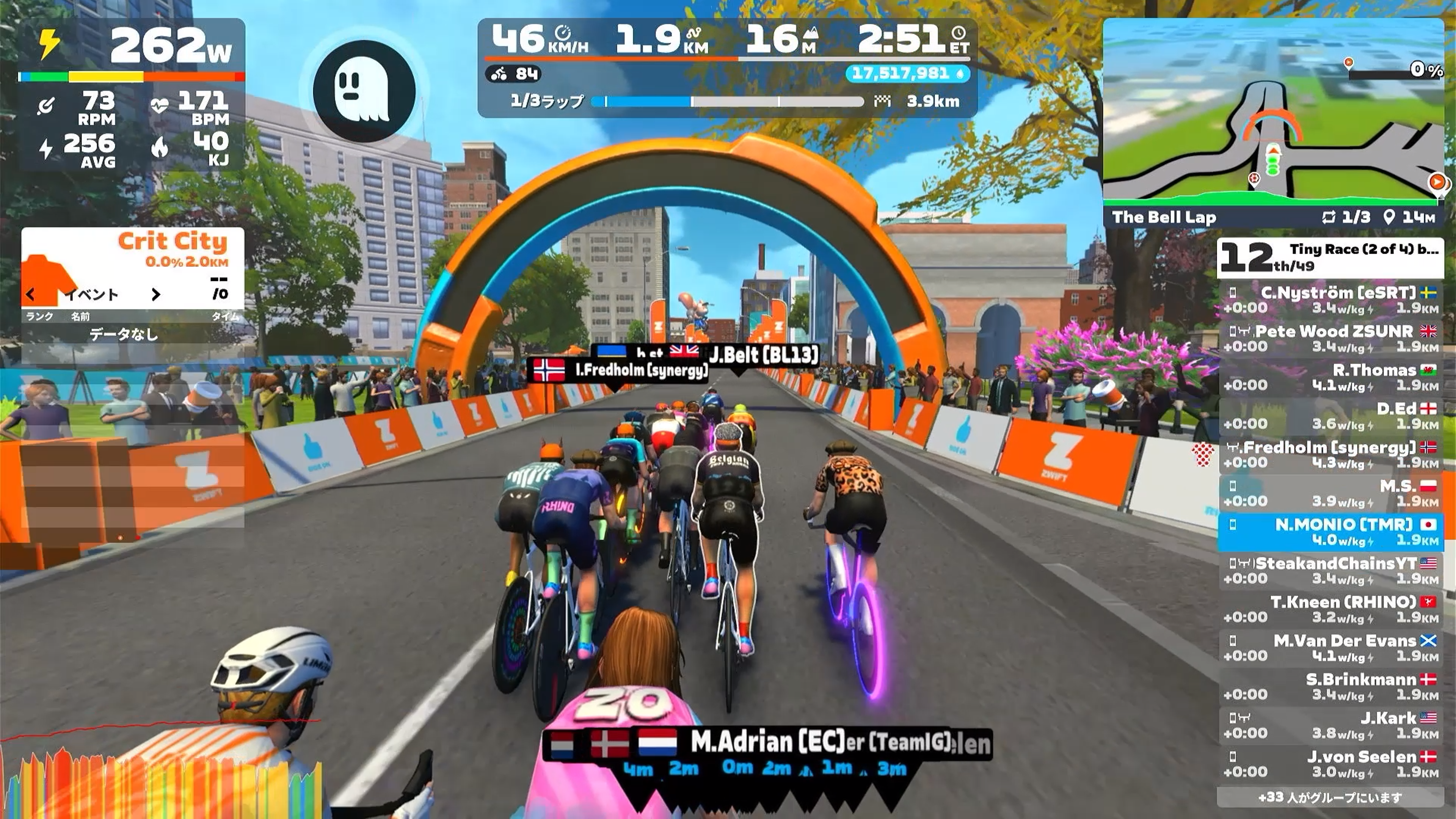1456x819 pixels.
Task: Choose R.Thomas in the nearby riders list
Action: point(1330,378)
